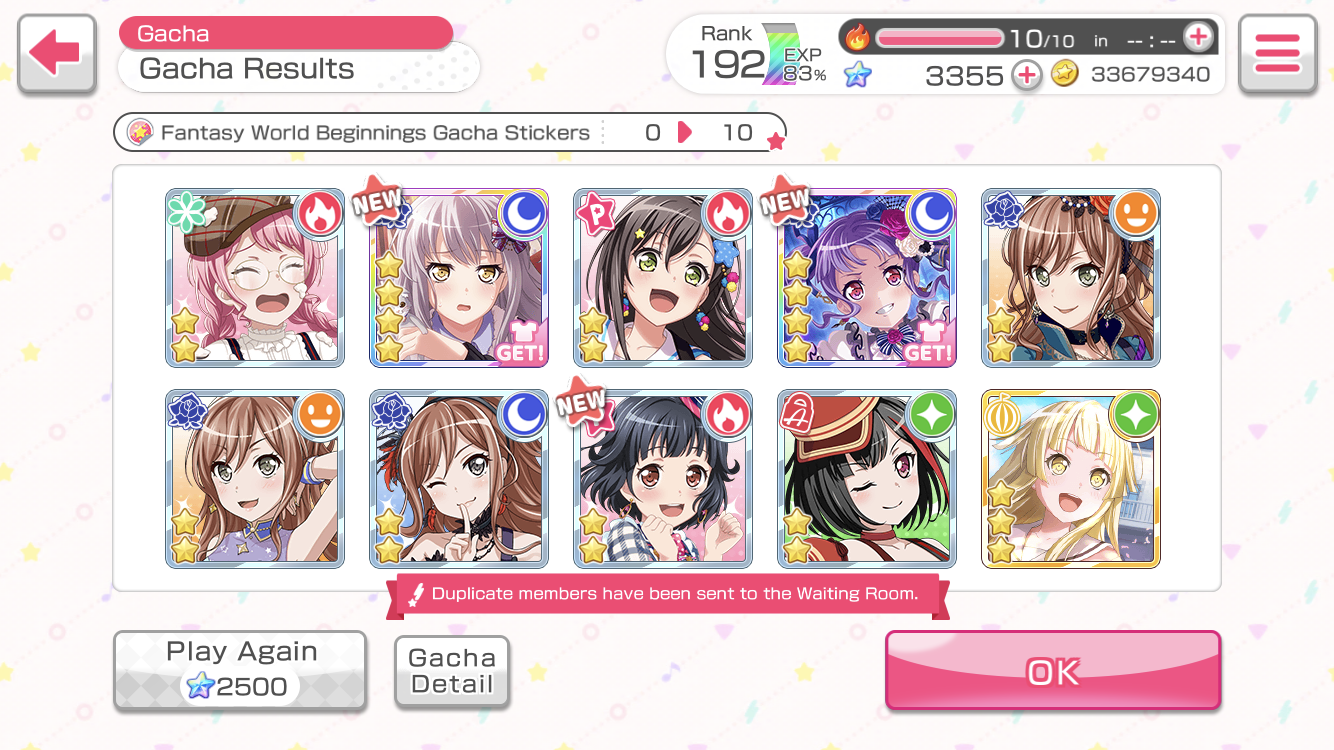
Task: Select the NEW short black-haired girl card
Action: (x=663, y=479)
